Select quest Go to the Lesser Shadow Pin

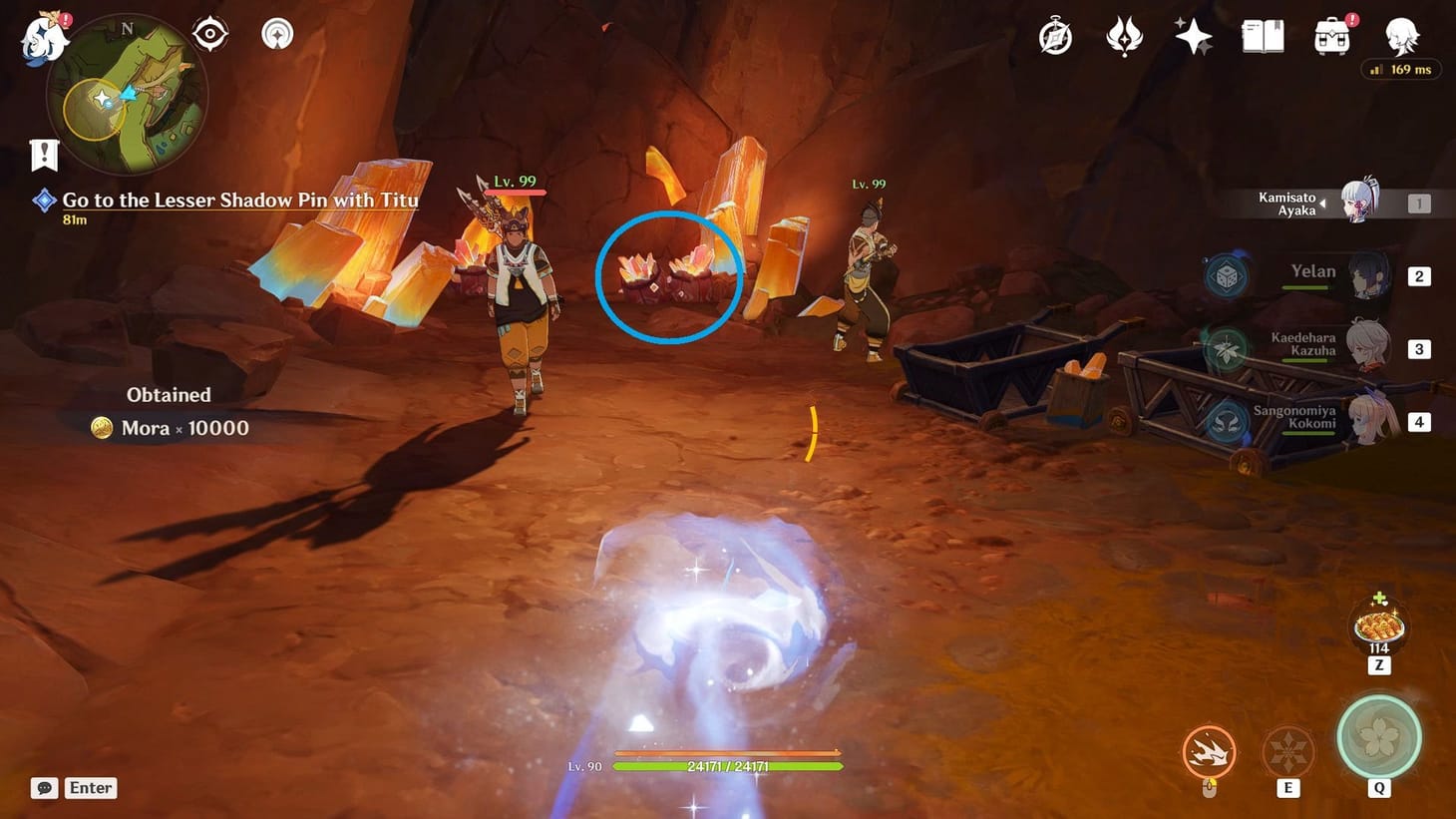[239, 200]
